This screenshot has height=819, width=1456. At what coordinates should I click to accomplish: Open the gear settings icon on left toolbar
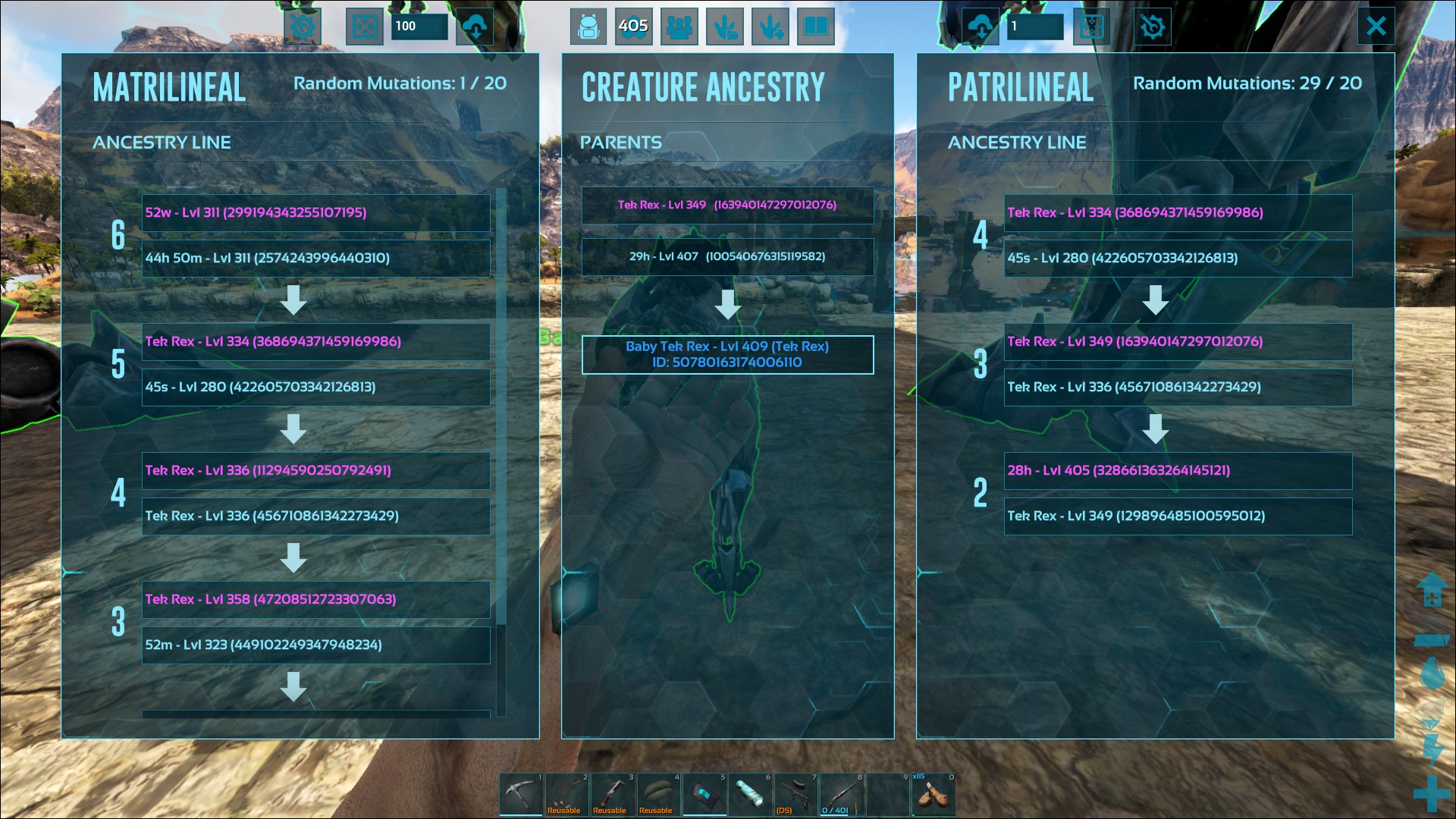(303, 26)
